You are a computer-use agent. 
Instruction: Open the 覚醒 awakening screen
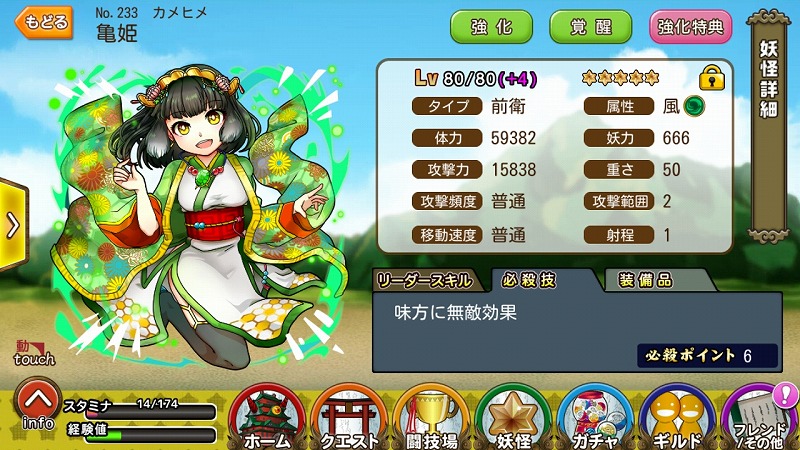tap(591, 27)
